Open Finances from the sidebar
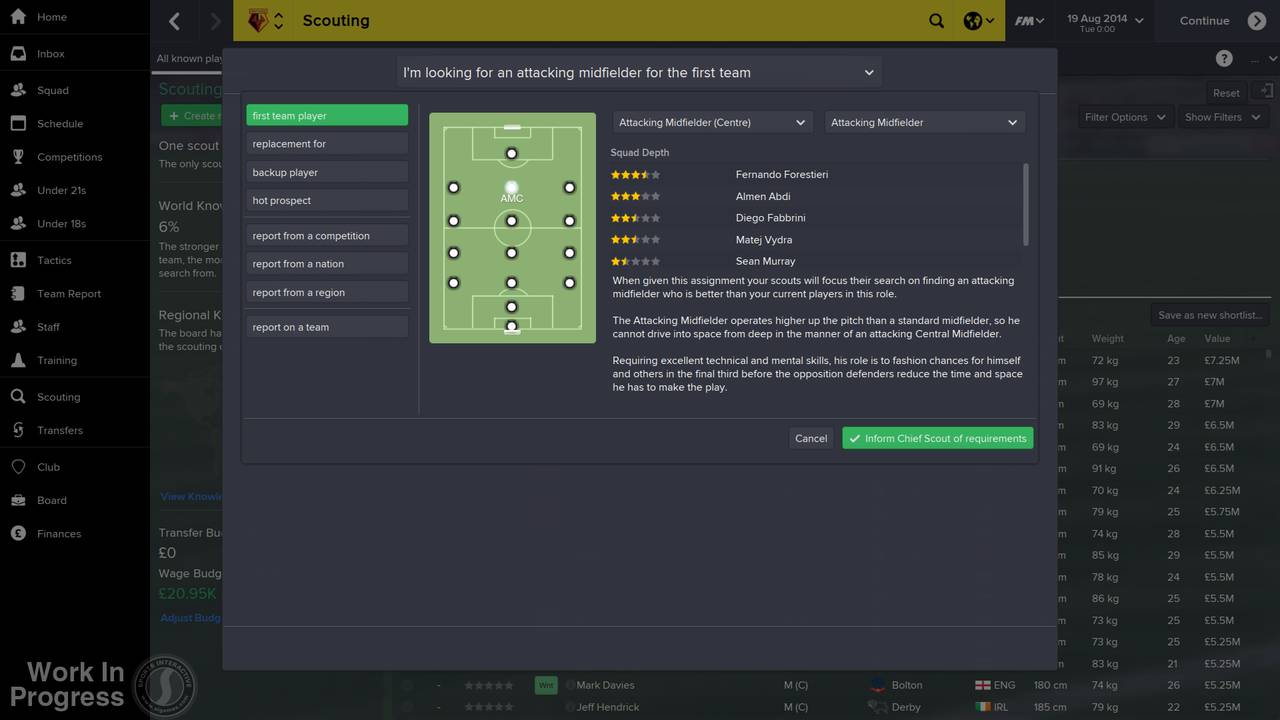The image size is (1280, 720). click(x=60, y=533)
